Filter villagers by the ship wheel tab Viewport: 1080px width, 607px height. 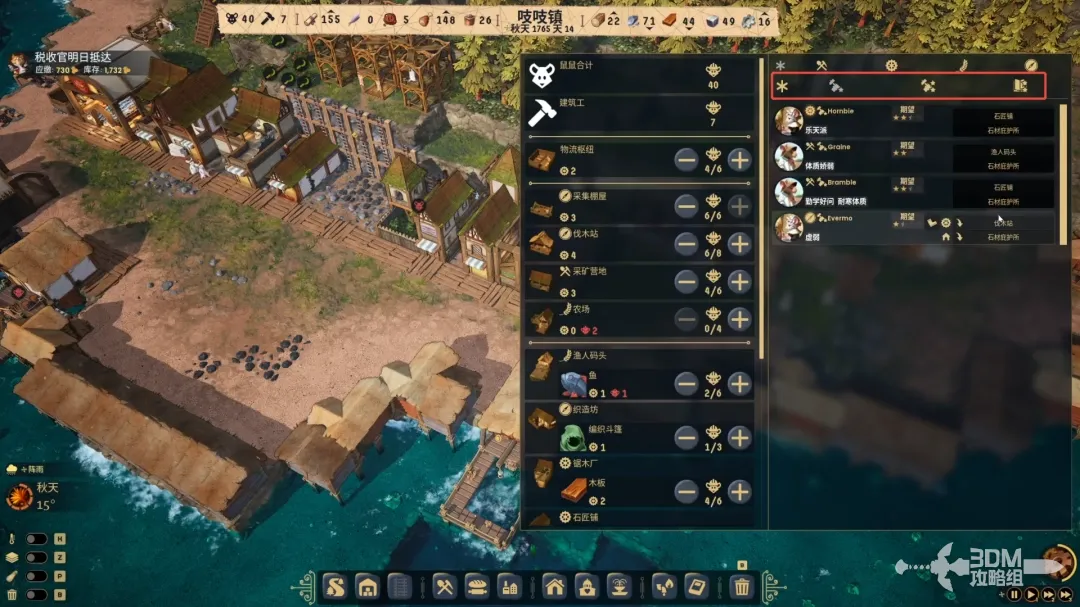891,66
